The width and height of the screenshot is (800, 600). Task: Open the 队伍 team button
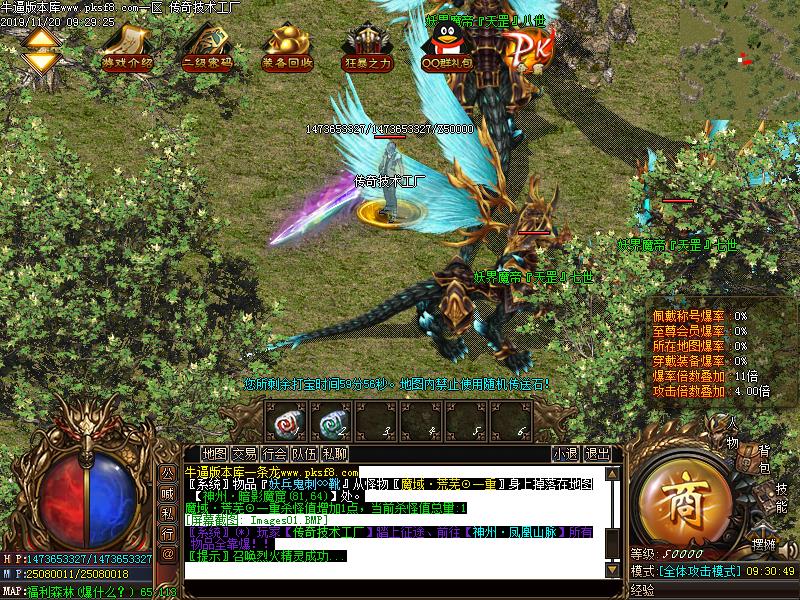point(305,453)
